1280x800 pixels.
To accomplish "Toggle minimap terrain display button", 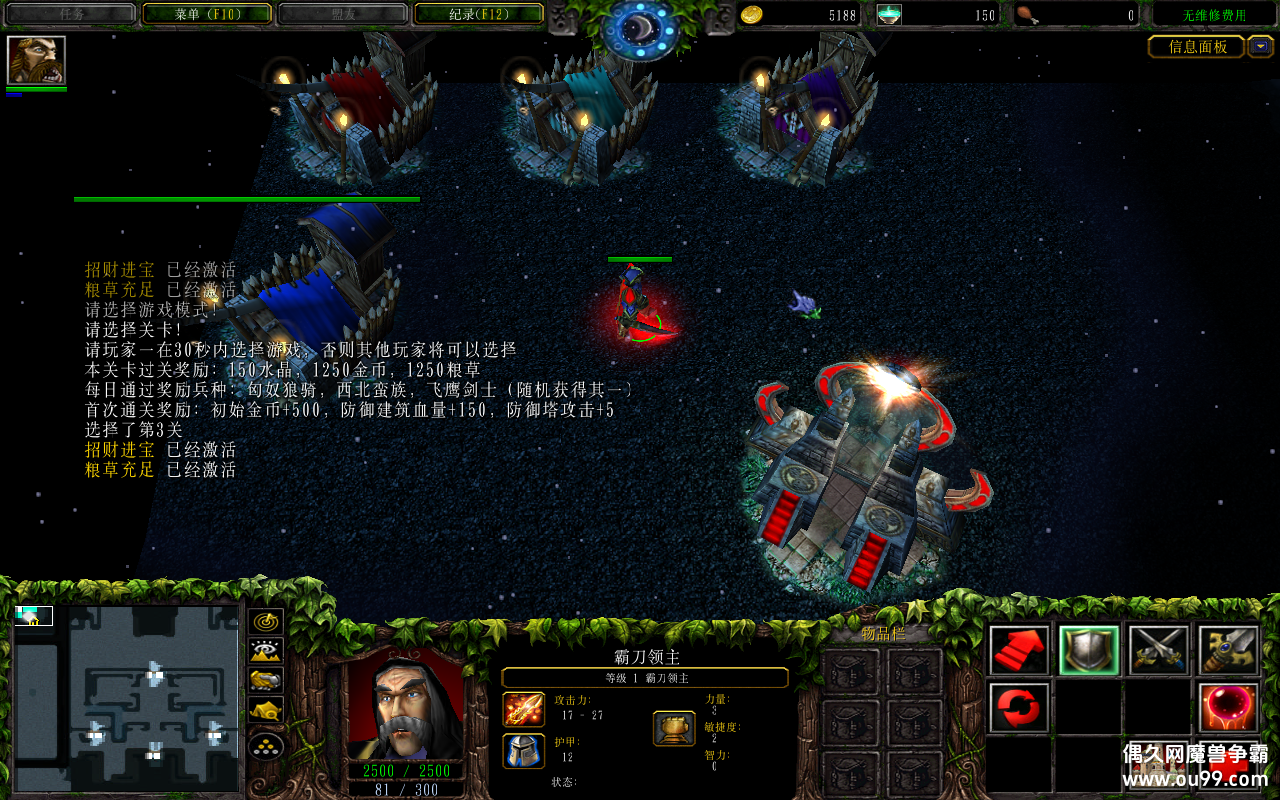I will 266,652.
